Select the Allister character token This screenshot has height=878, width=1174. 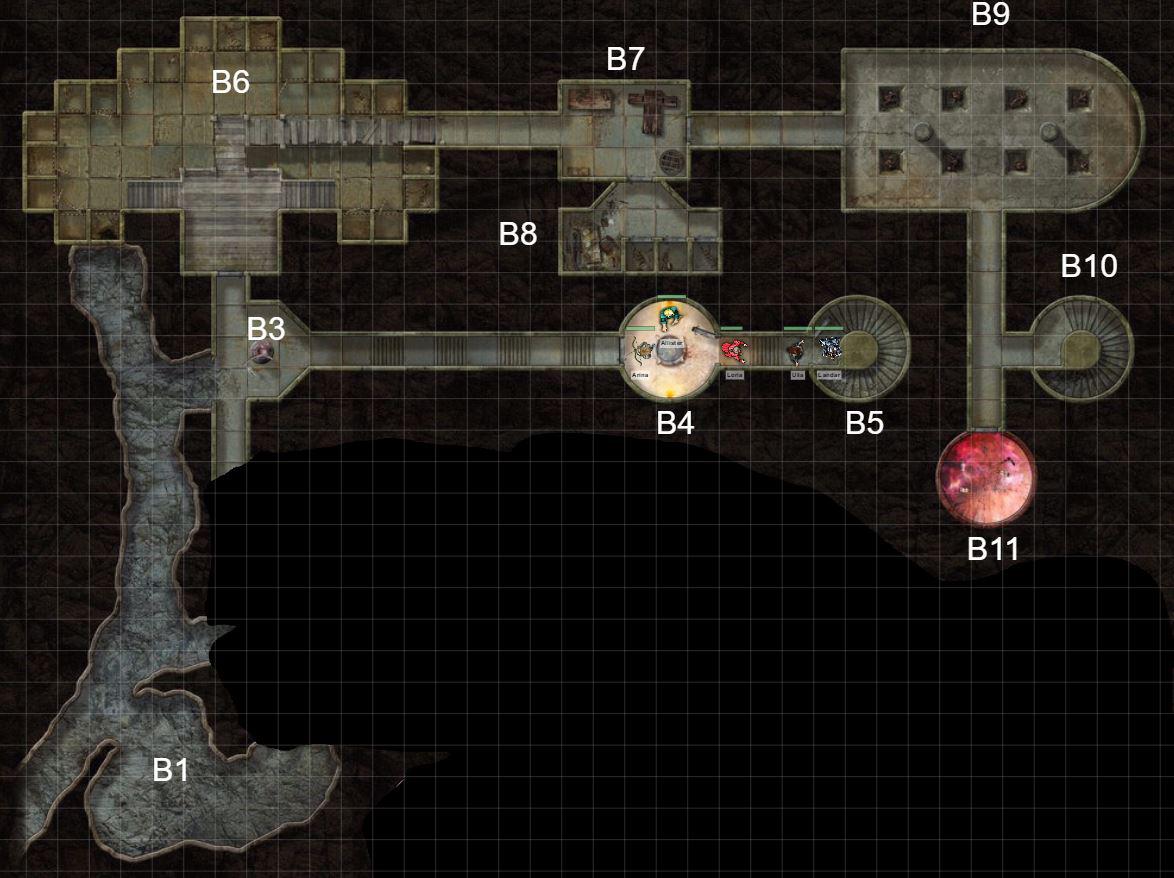(x=670, y=318)
